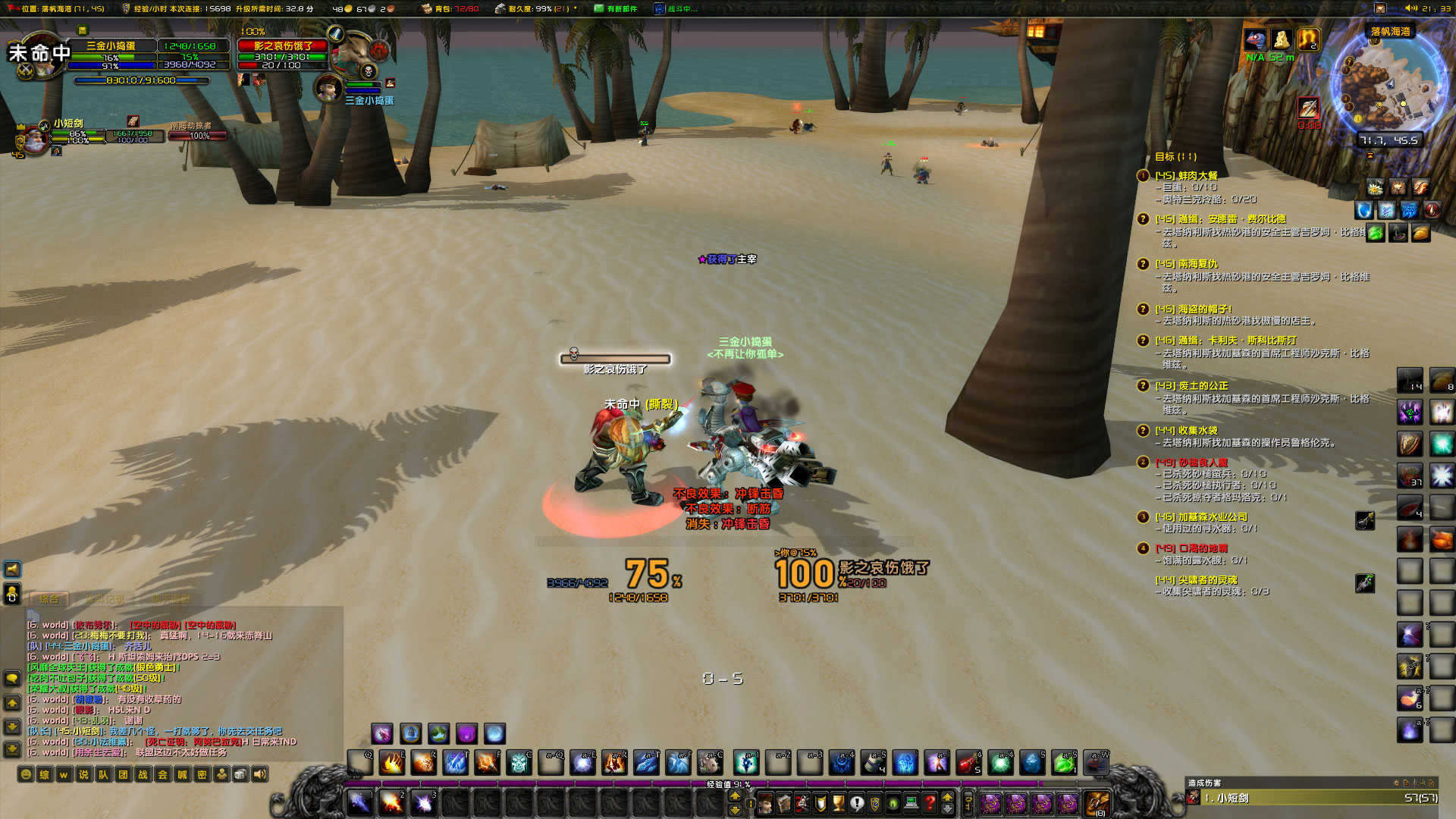Click the dice roll icon near the chat buttons
1456x819 pixels.
pos(240,774)
